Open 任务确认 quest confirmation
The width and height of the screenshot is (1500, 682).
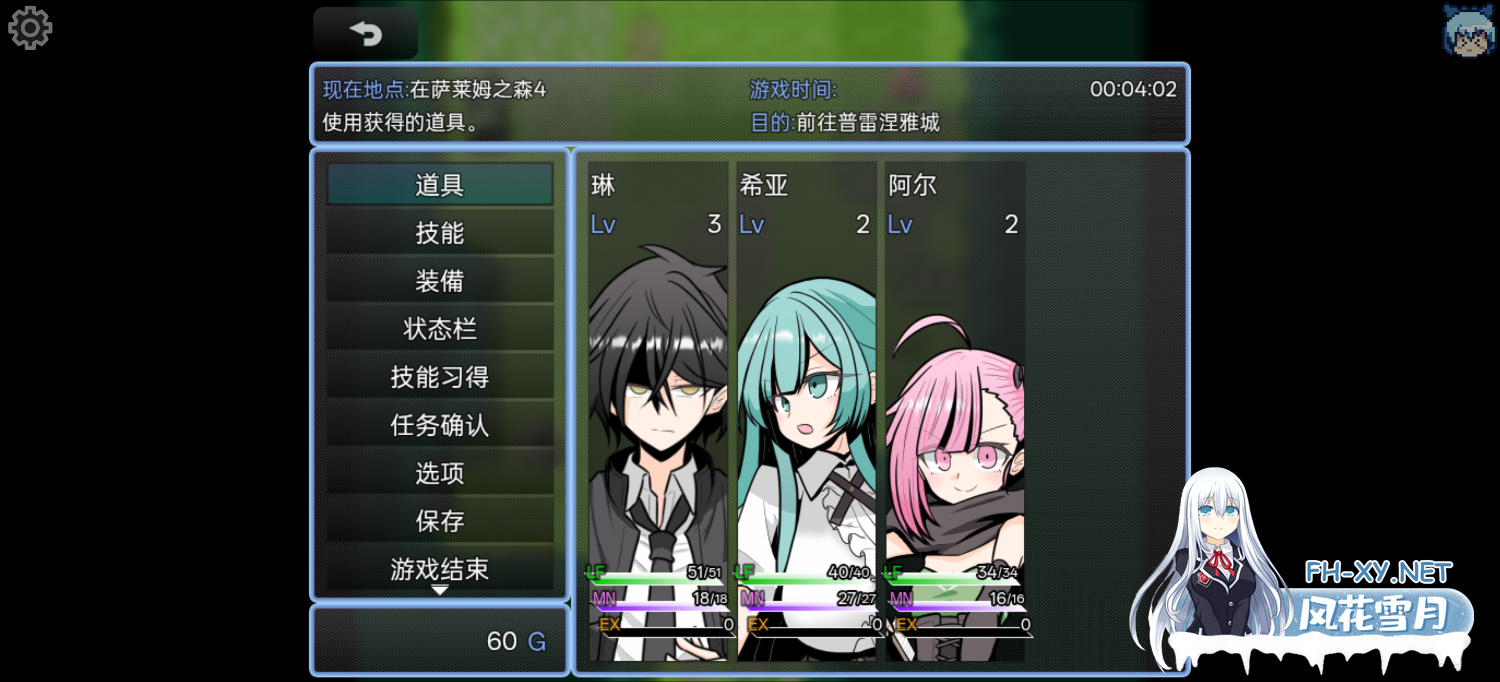[439, 425]
